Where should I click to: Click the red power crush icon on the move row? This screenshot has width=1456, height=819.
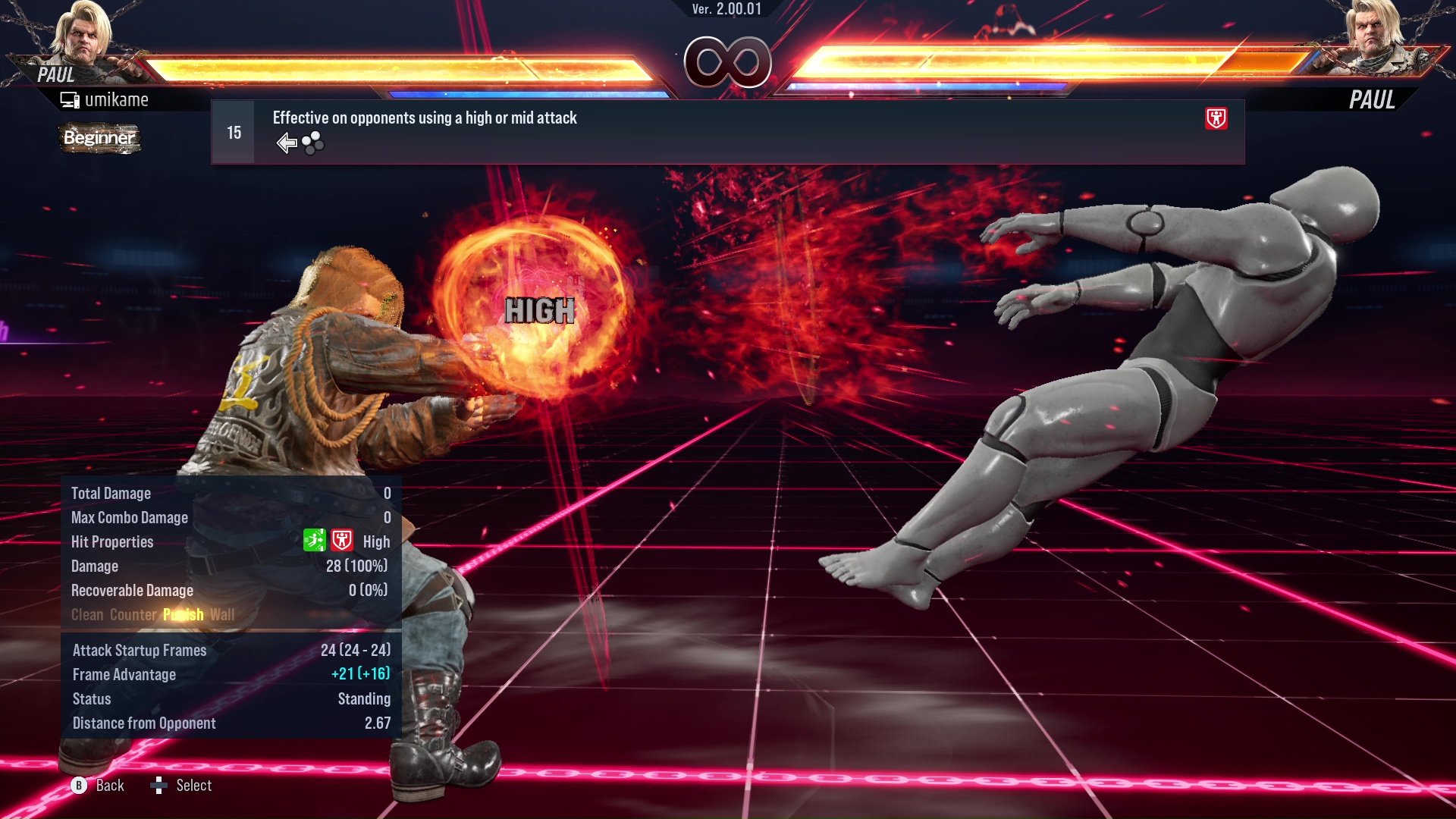click(x=1216, y=118)
